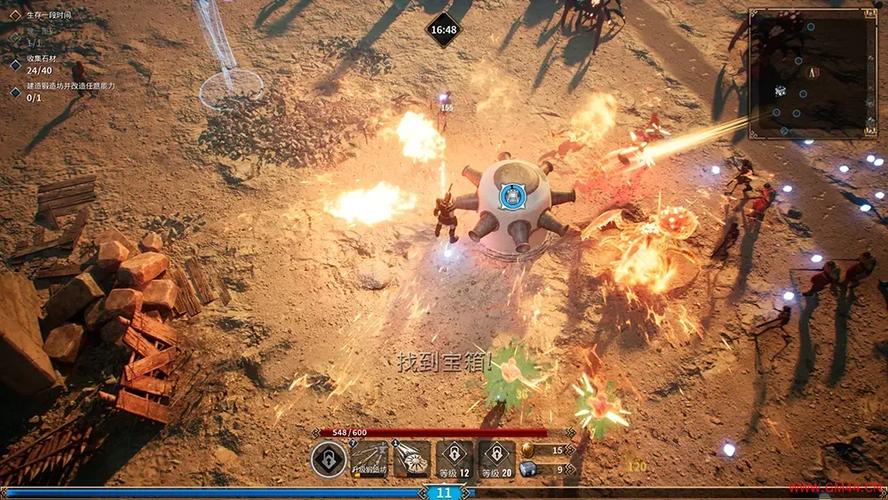This screenshot has width=888, height=500.
Task: Use the cone blast skill icon
Action: [411, 459]
